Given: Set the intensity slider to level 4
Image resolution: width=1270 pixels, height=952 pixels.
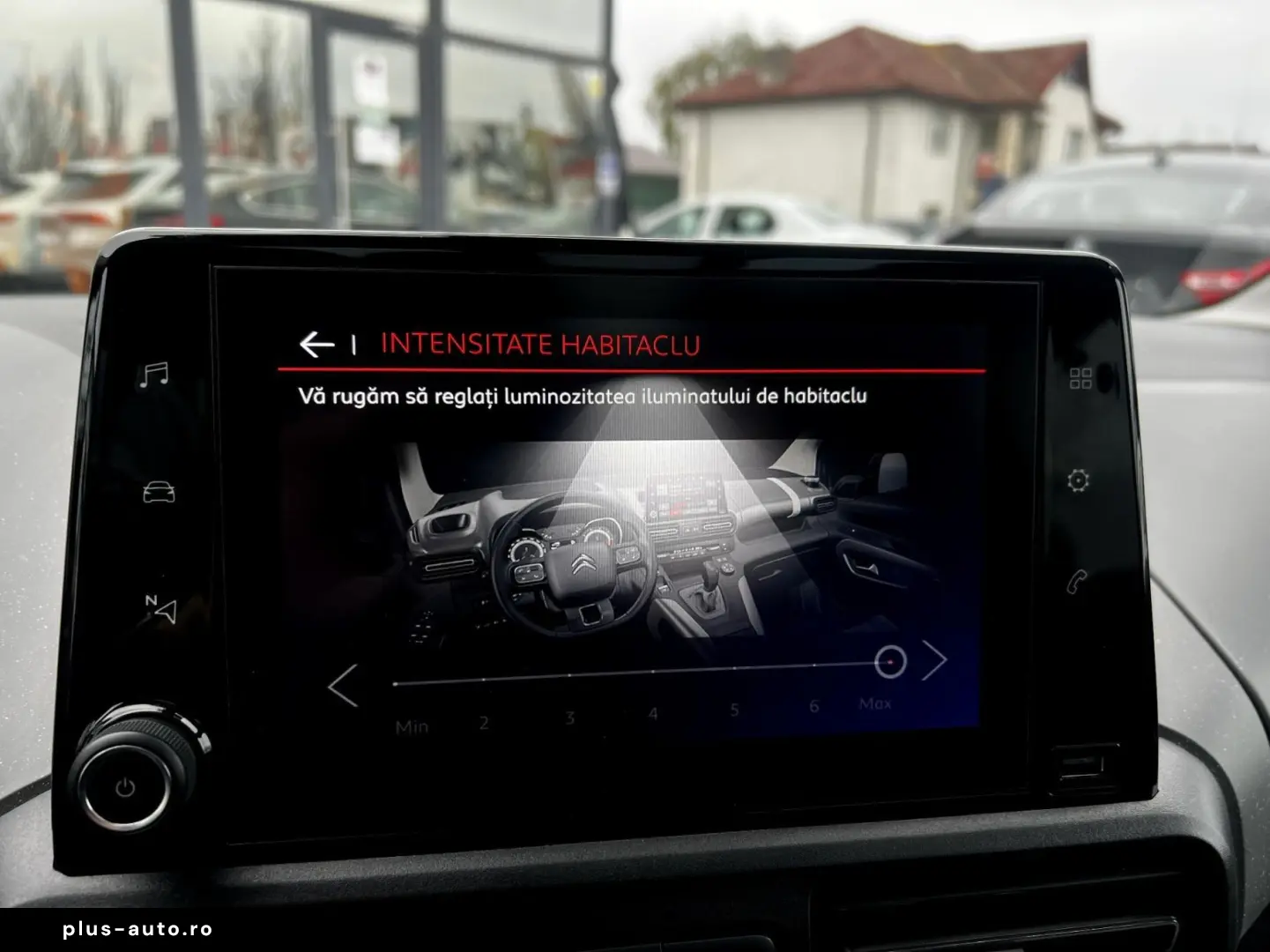Looking at the screenshot, I should [652, 672].
